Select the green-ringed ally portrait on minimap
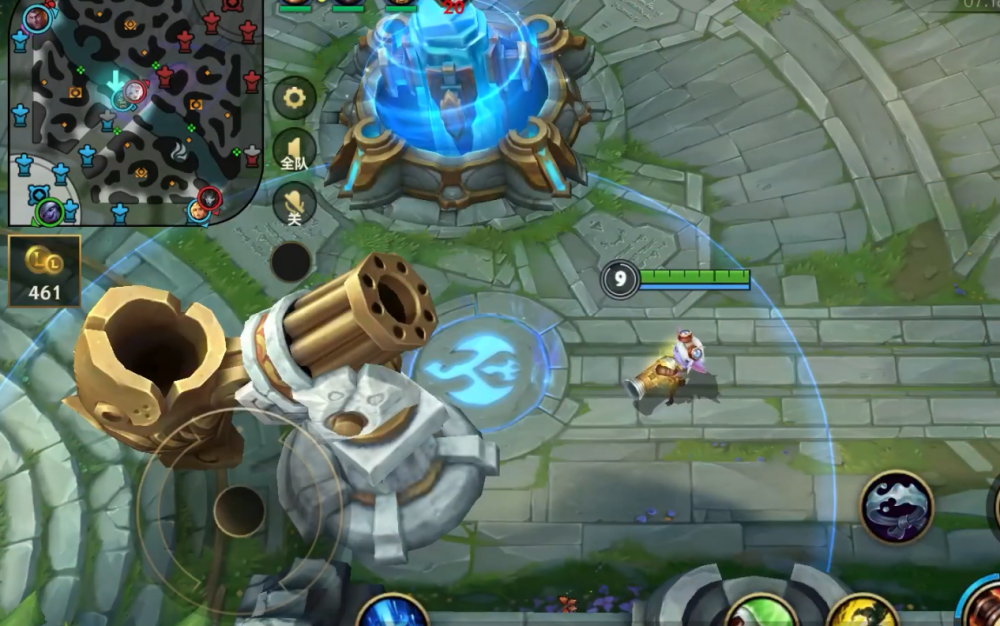1000x626 pixels. point(49,212)
